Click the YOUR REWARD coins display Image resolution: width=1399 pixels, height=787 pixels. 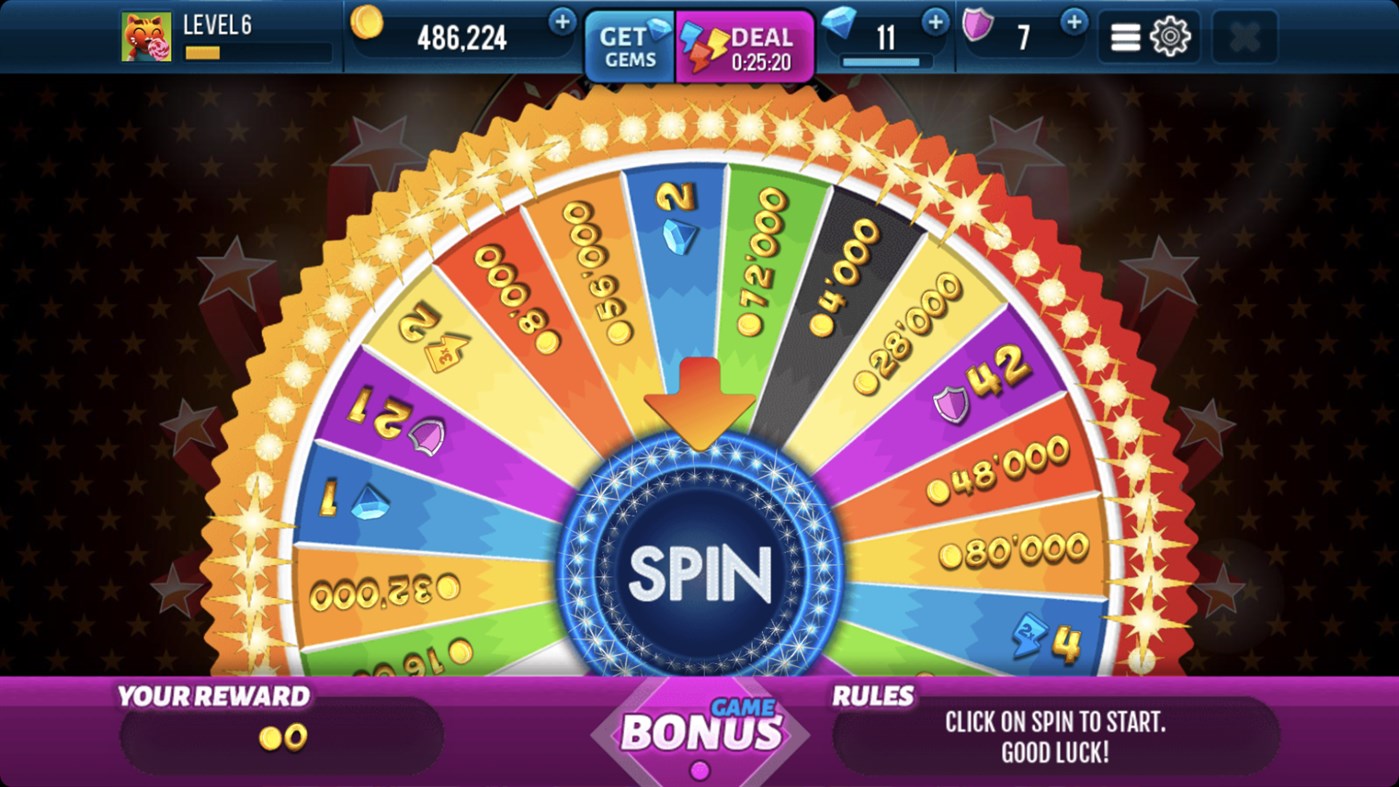click(281, 736)
